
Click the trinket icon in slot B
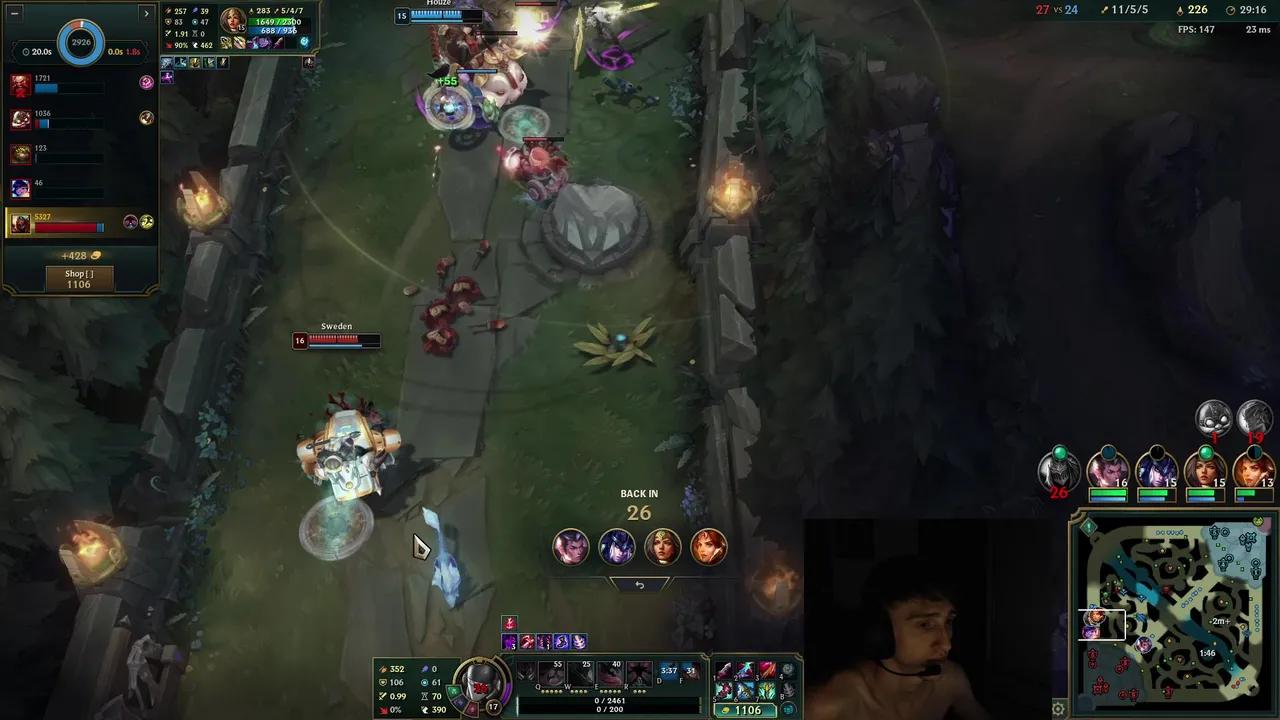(x=787, y=692)
